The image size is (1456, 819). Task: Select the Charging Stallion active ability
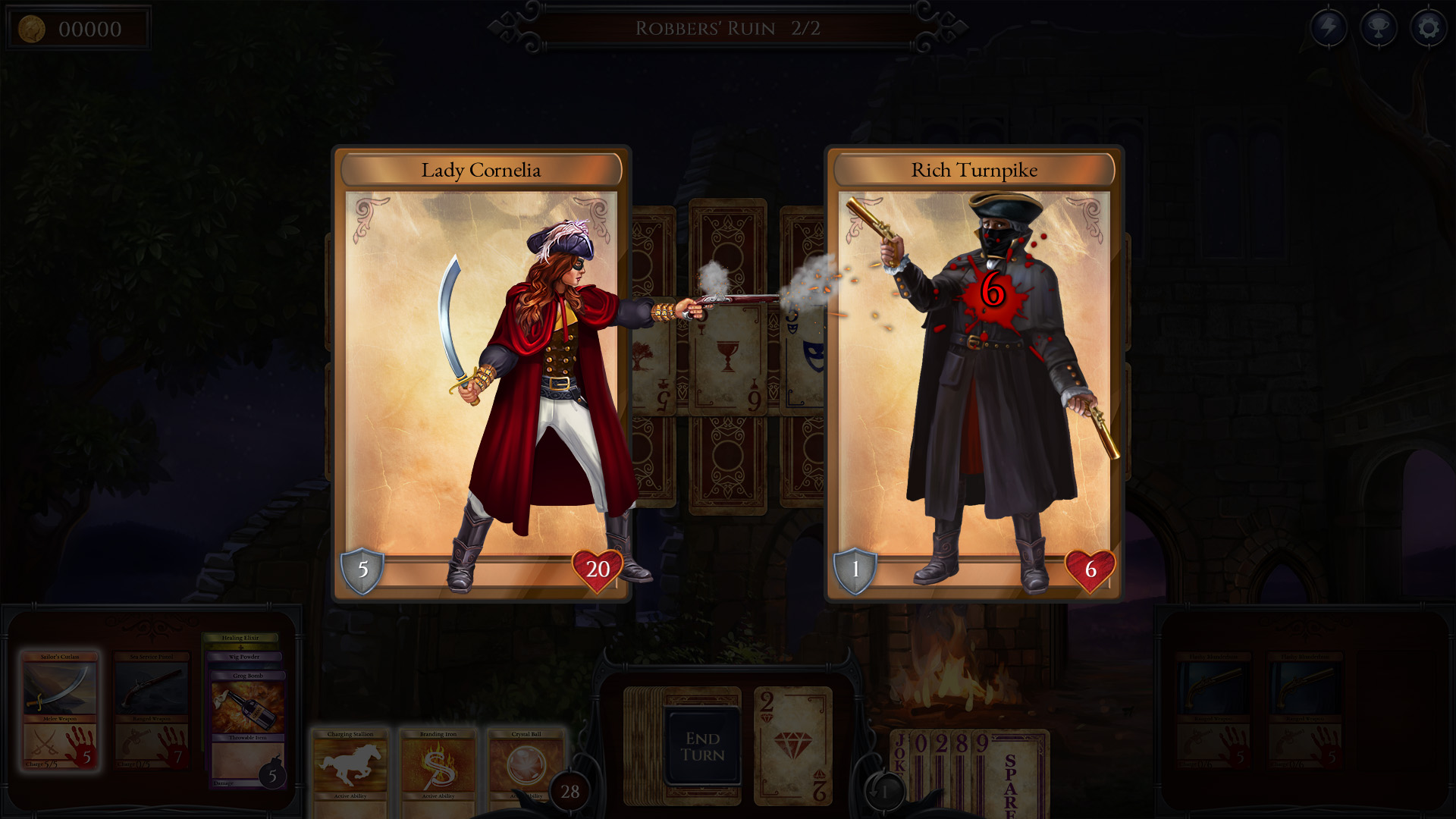tap(350, 766)
